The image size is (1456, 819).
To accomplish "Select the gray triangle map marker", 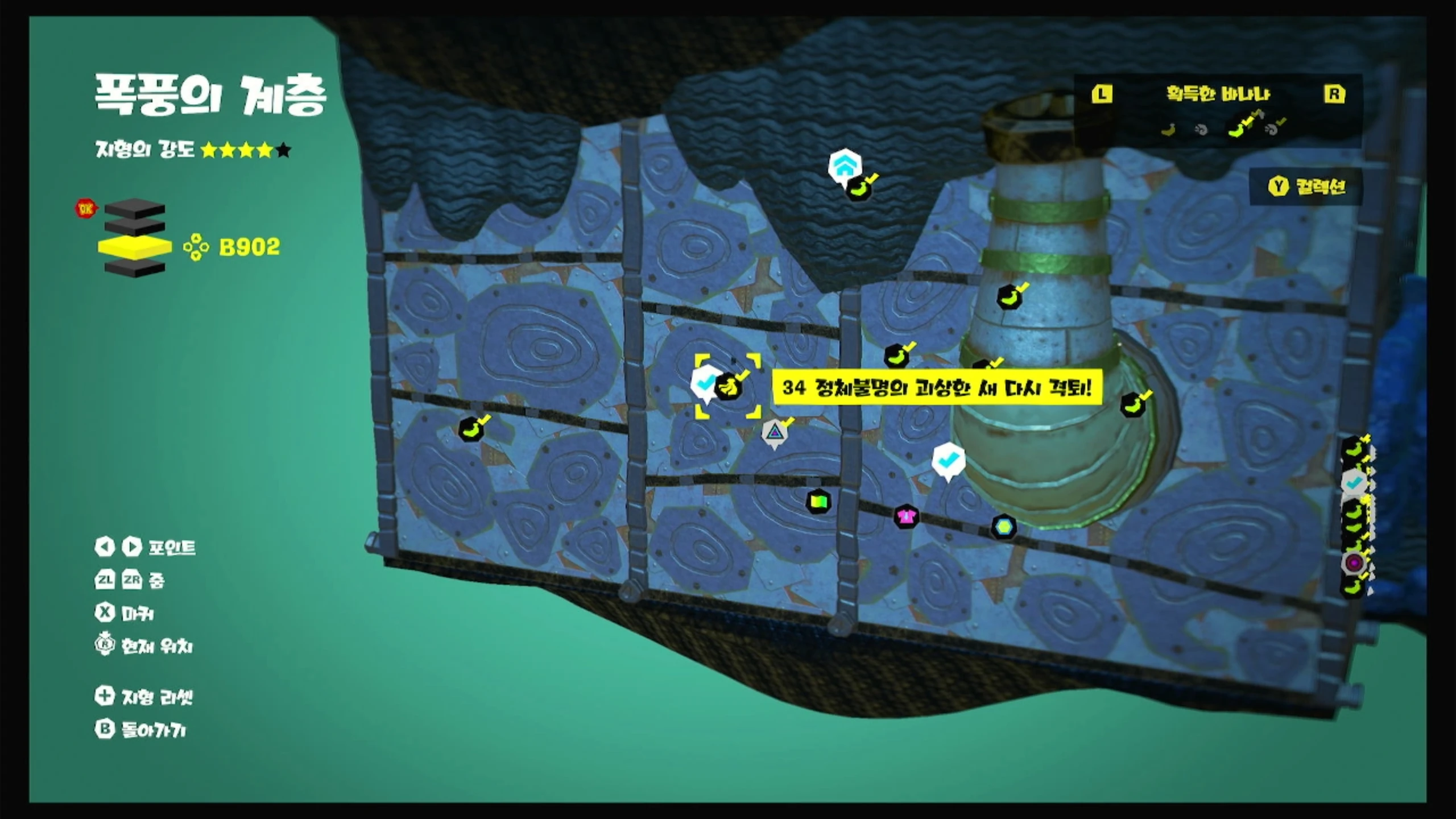I will [x=773, y=433].
